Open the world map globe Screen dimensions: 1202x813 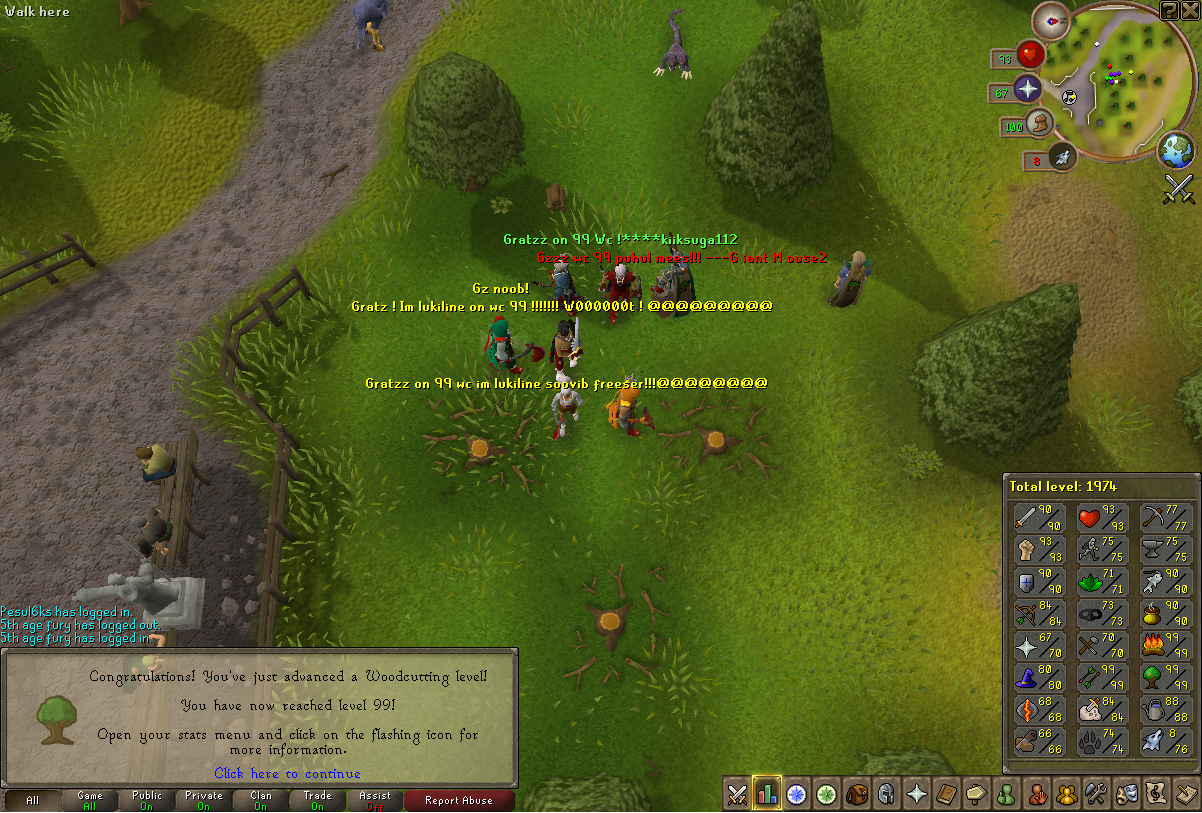[x=1176, y=151]
